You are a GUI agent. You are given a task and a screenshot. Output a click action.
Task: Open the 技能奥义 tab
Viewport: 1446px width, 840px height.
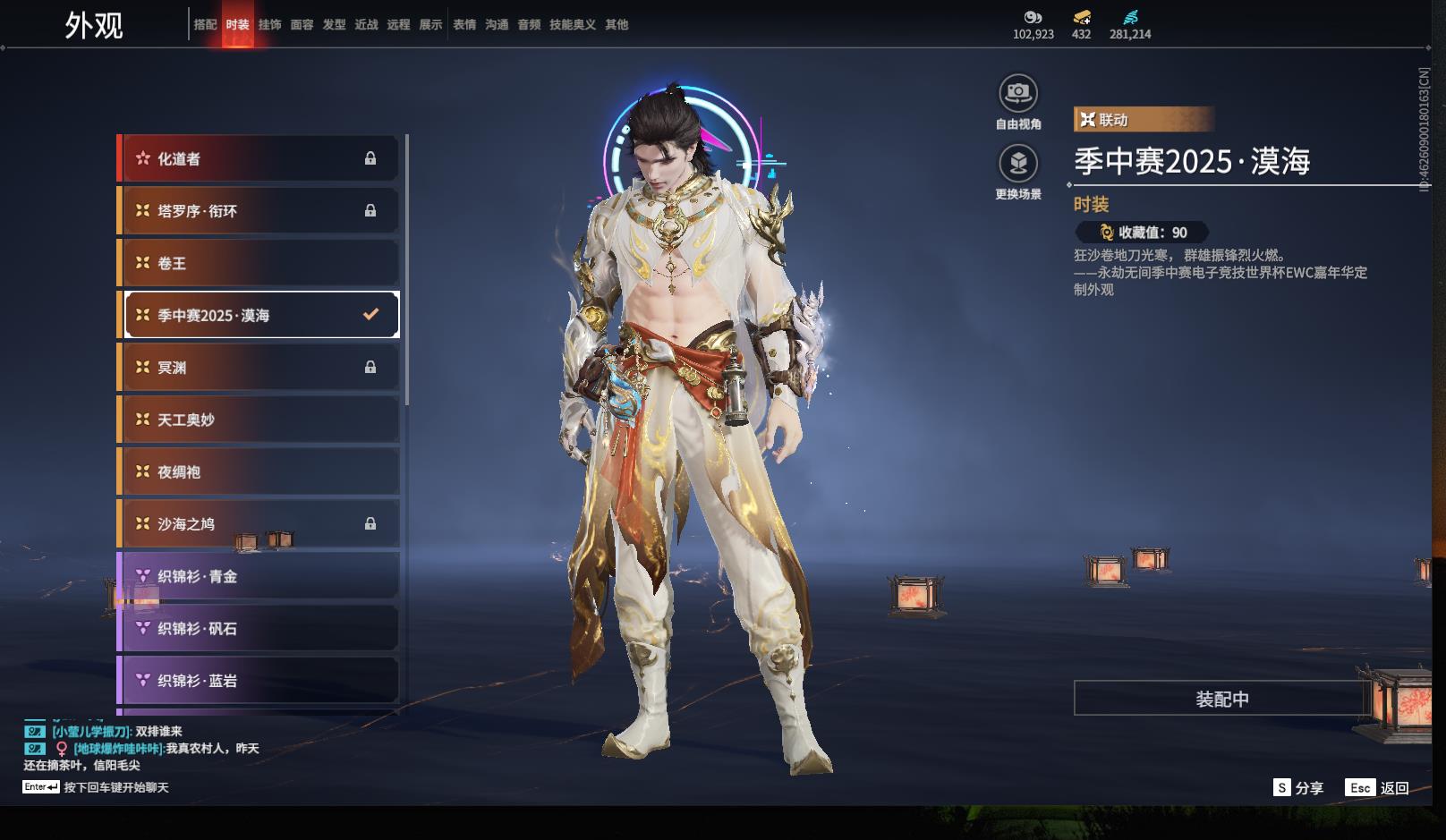(572, 25)
